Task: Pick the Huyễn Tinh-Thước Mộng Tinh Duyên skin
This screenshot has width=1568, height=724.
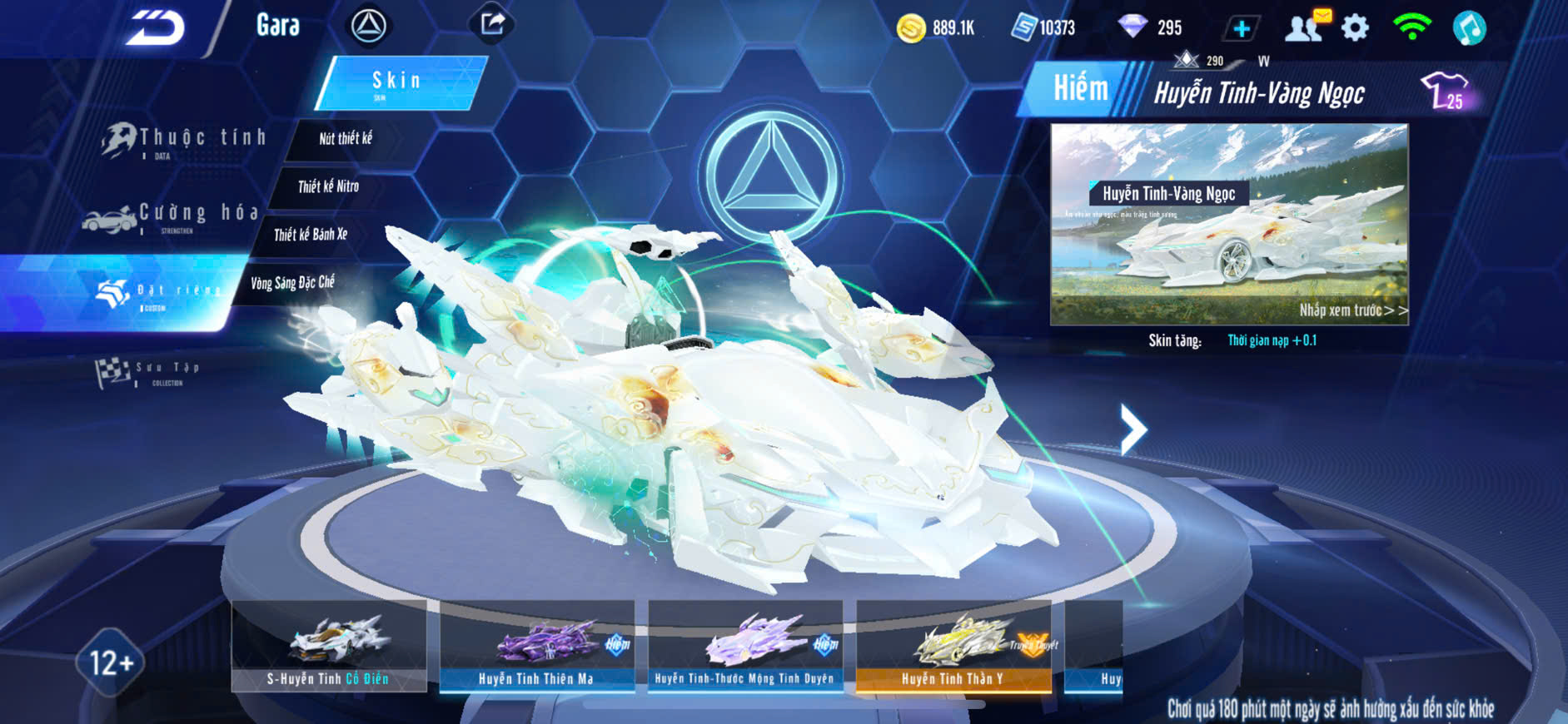Action: [745, 646]
